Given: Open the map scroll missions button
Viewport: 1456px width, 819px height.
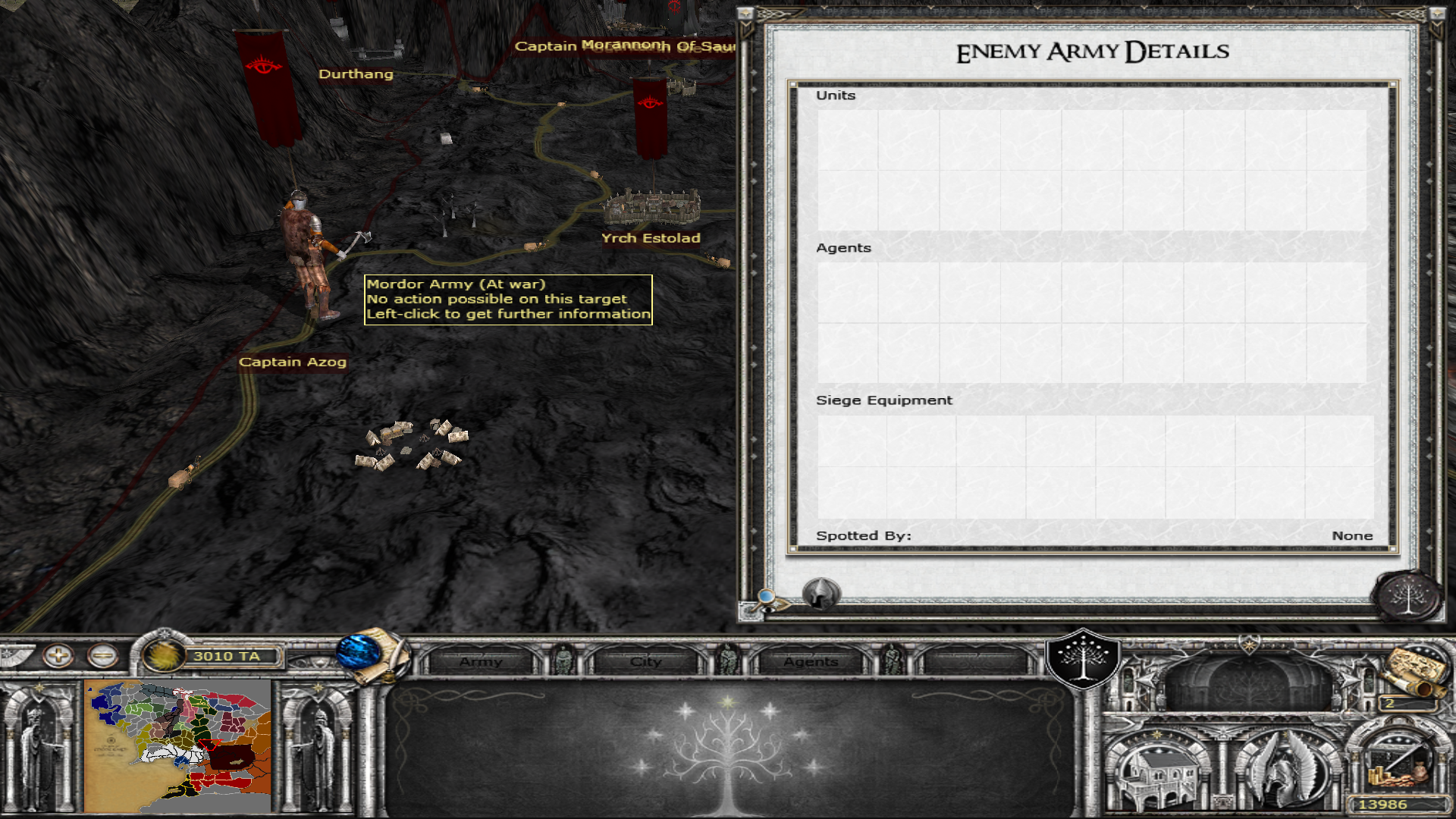Looking at the screenshot, I should click(1412, 671).
